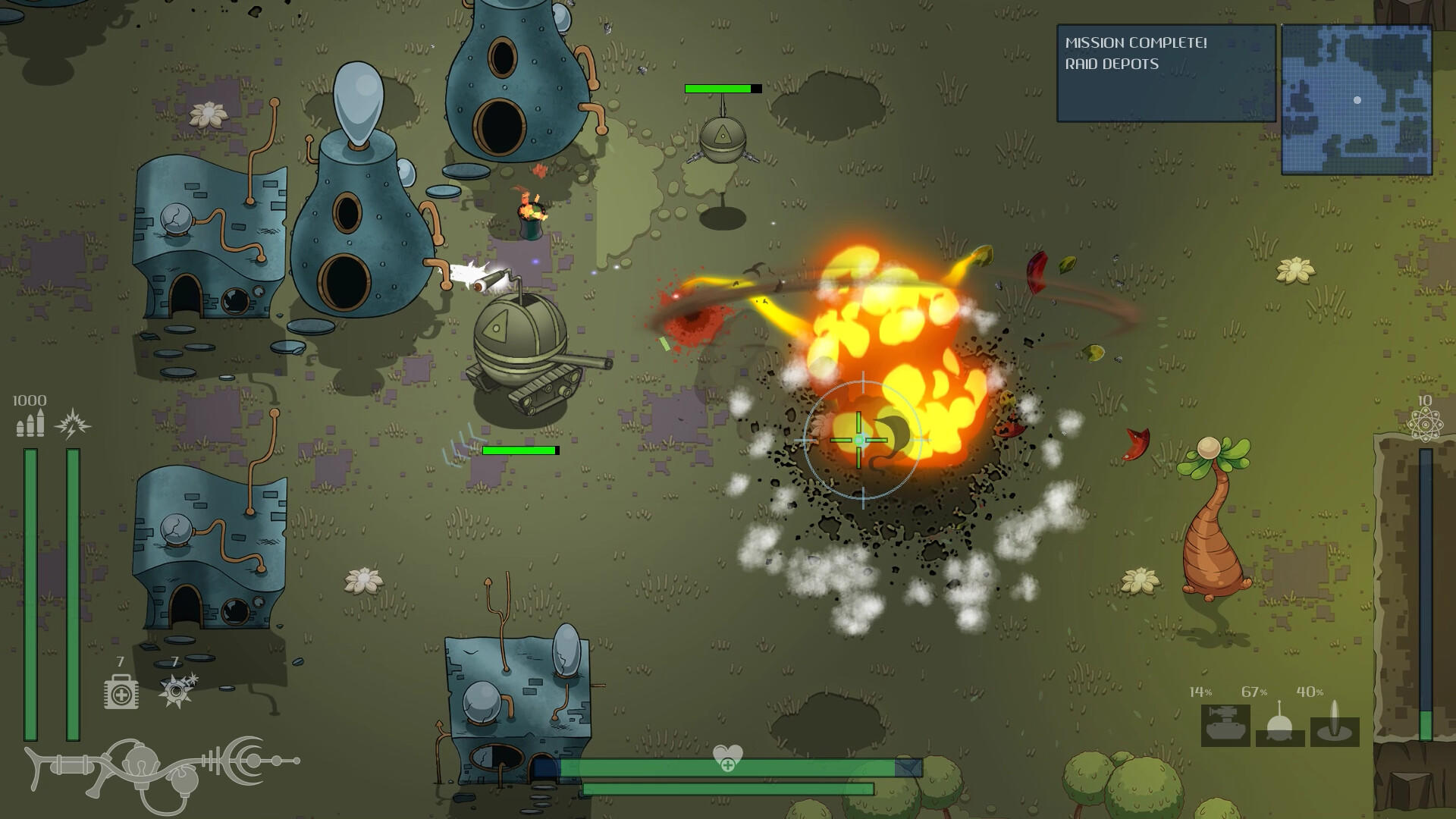Click the atom resource icon
This screenshot has height=819, width=1456.
tap(1426, 425)
